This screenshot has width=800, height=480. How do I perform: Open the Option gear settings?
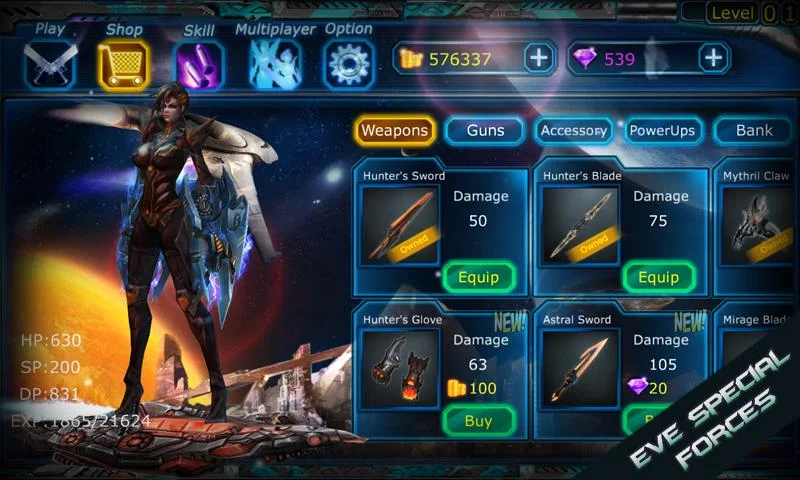(349, 62)
